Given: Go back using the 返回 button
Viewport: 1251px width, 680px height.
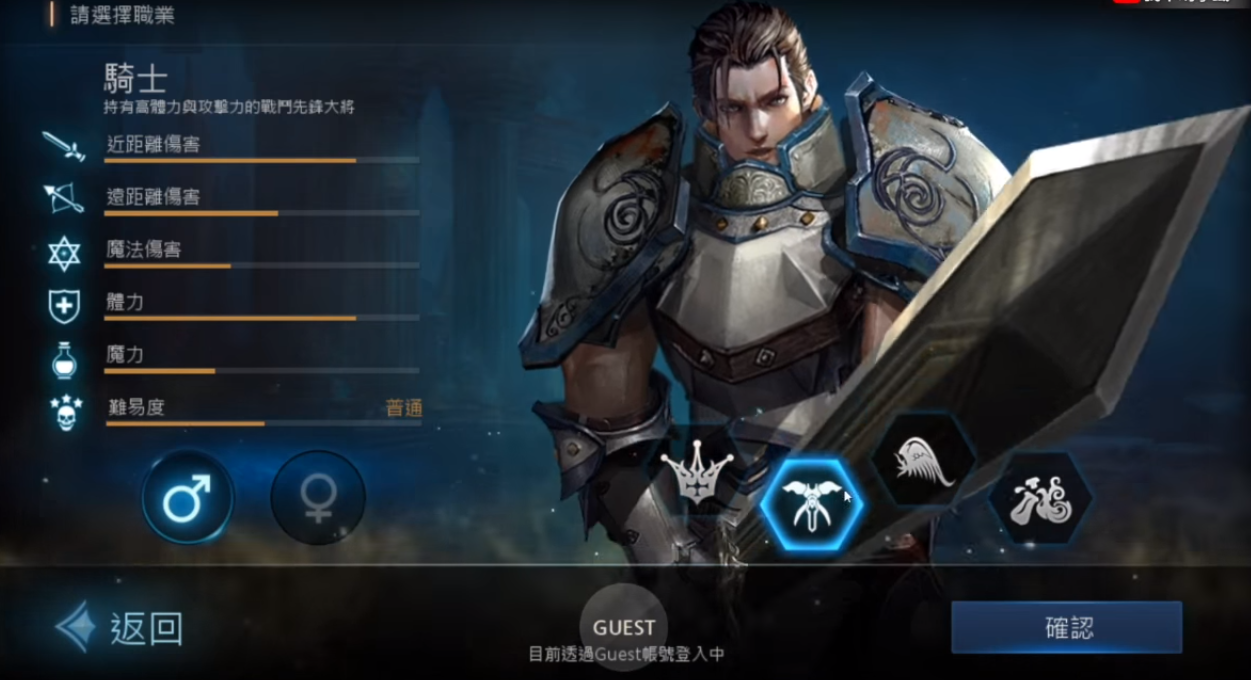Looking at the screenshot, I should (121, 628).
